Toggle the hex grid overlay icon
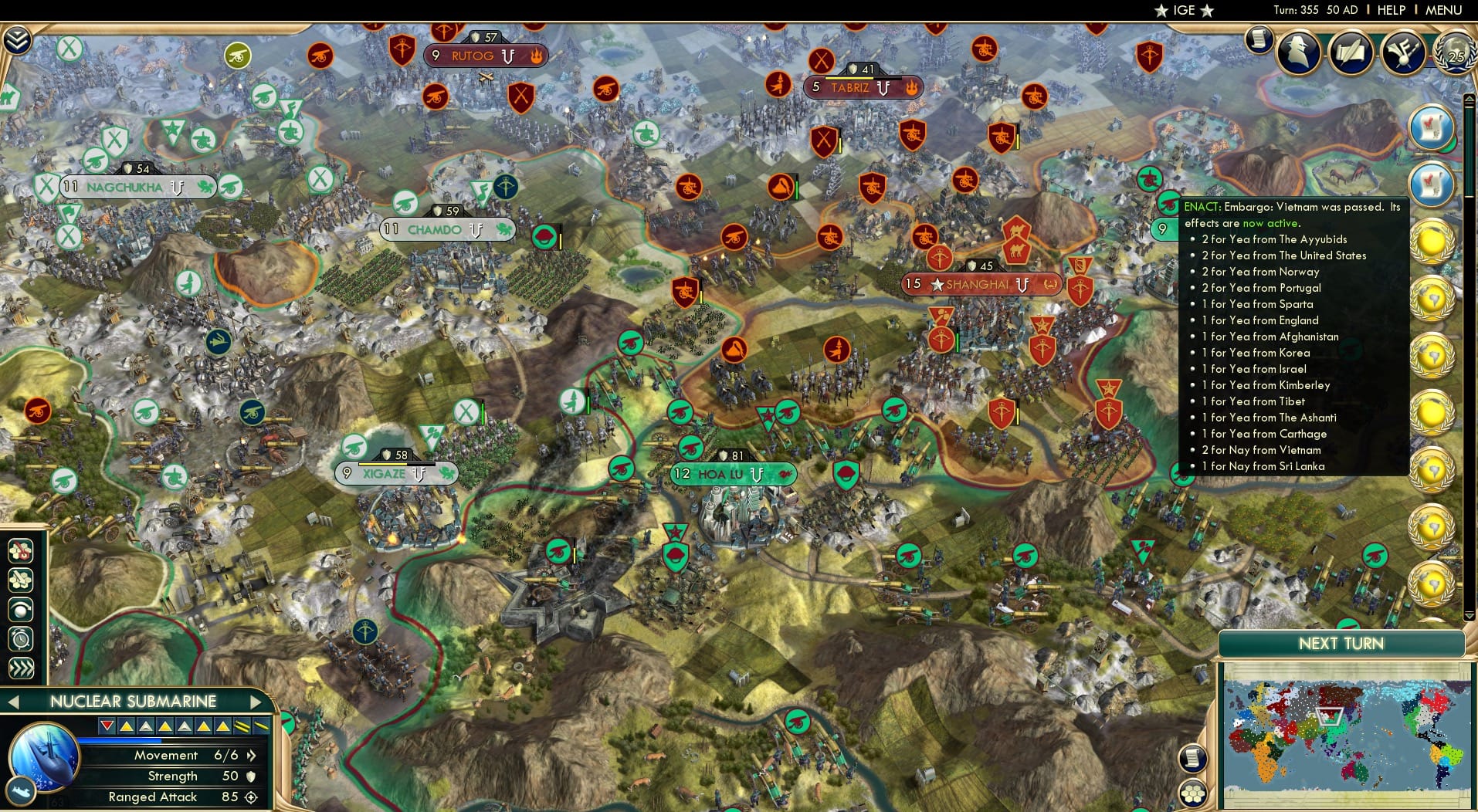The image size is (1478, 812). click(21, 580)
